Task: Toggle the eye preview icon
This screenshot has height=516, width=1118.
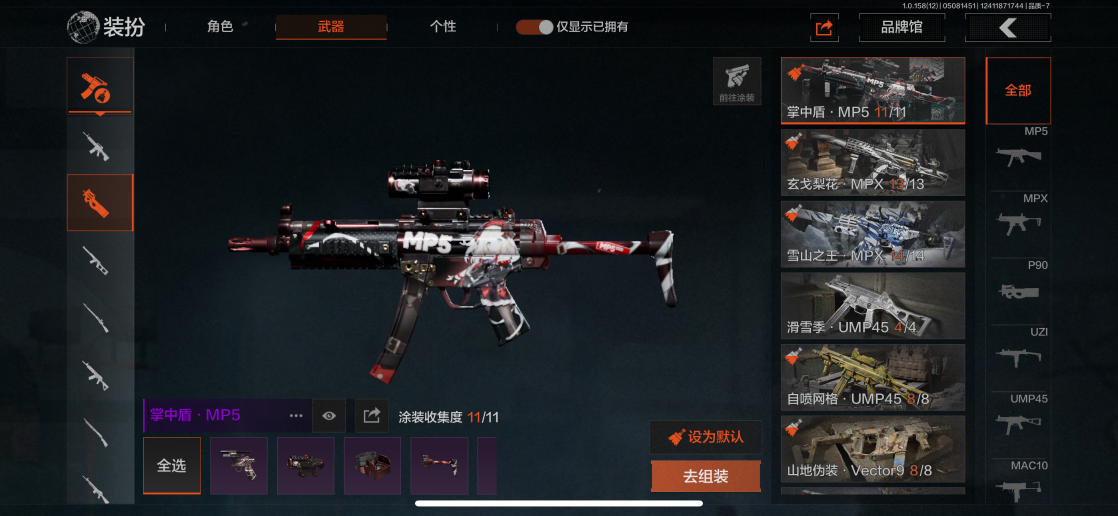Action: [x=329, y=415]
